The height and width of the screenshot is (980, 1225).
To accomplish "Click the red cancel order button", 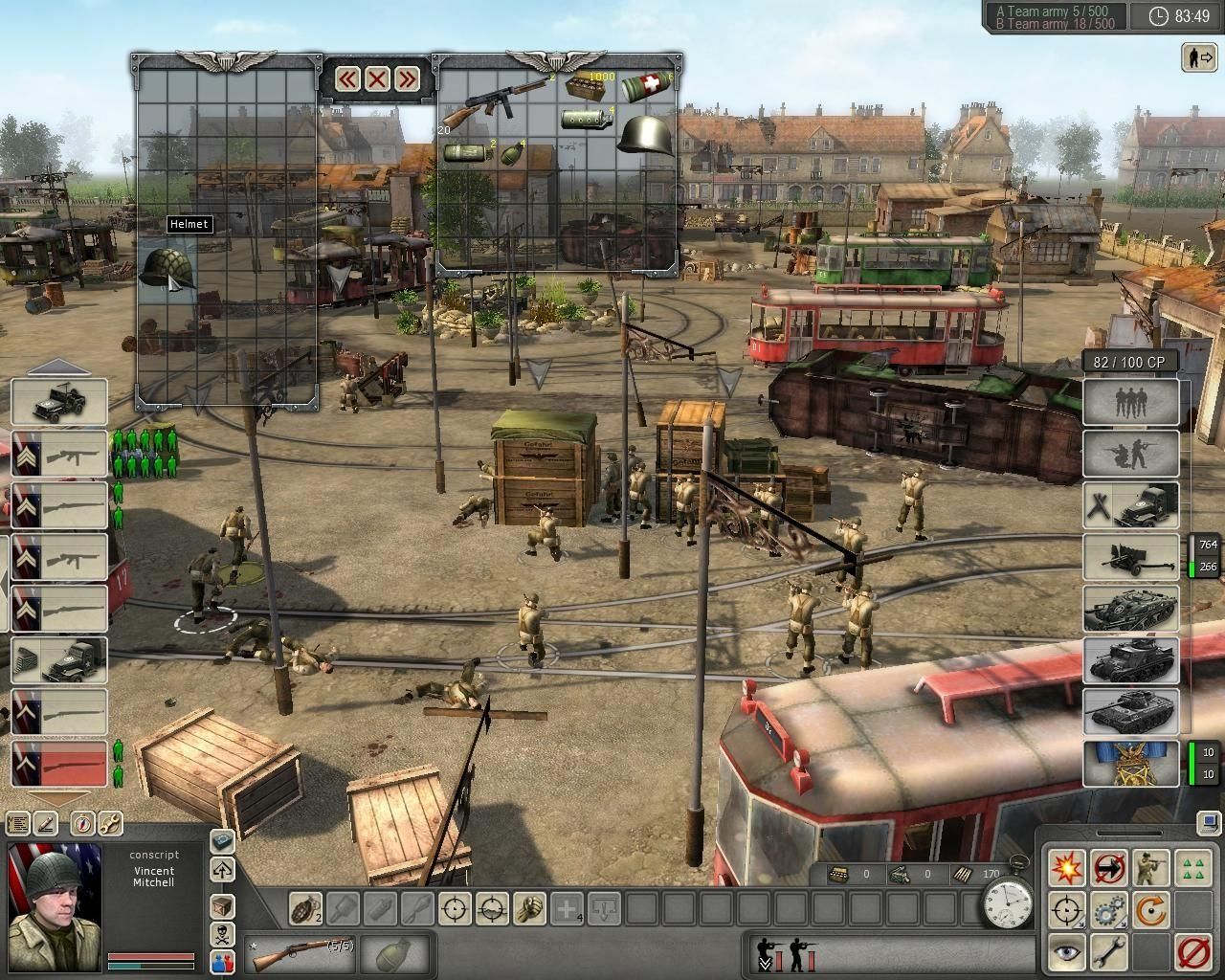I will point(1192,952).
